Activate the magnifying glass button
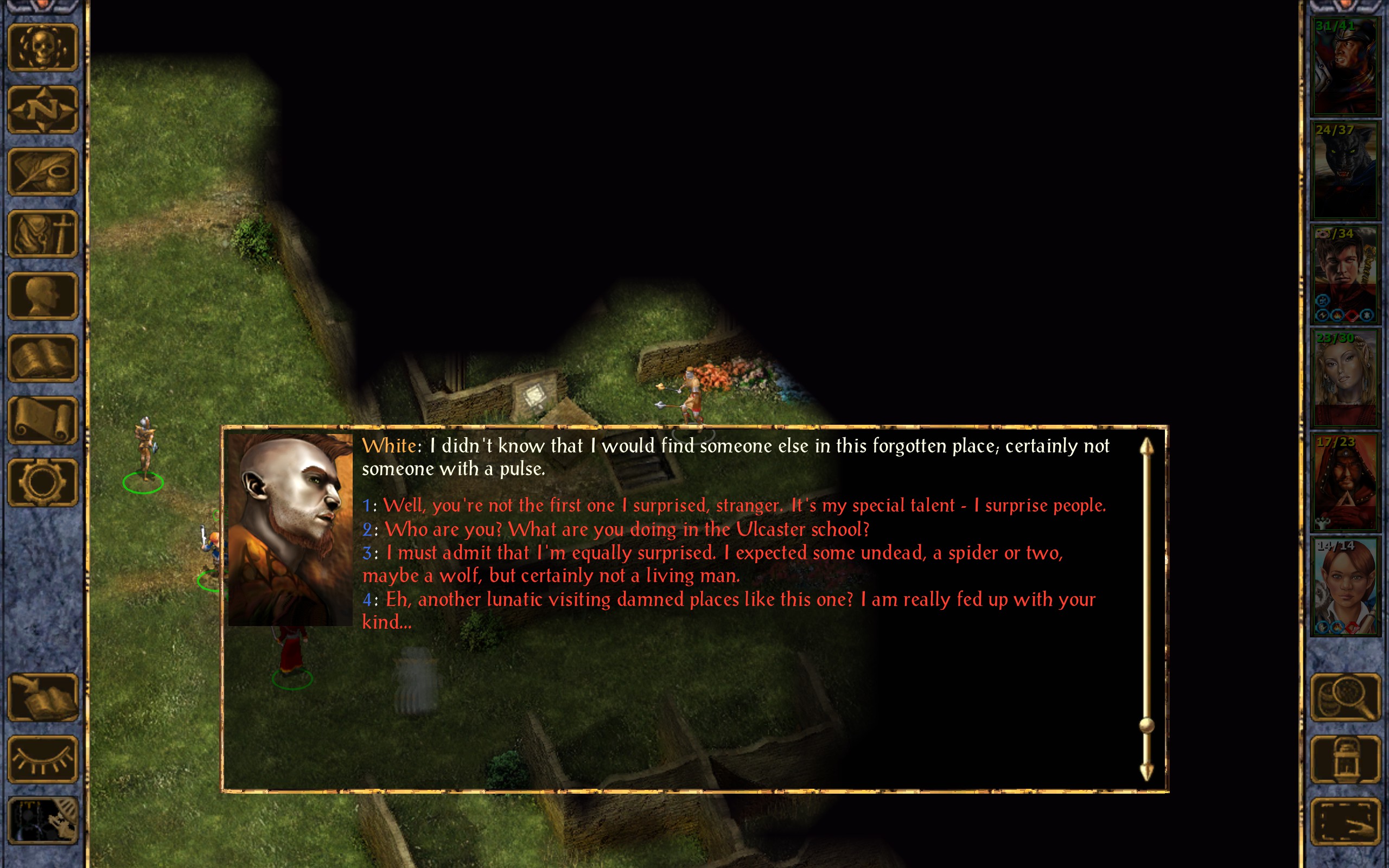This screenshot has width=1389, height=868. (1346, 698)
